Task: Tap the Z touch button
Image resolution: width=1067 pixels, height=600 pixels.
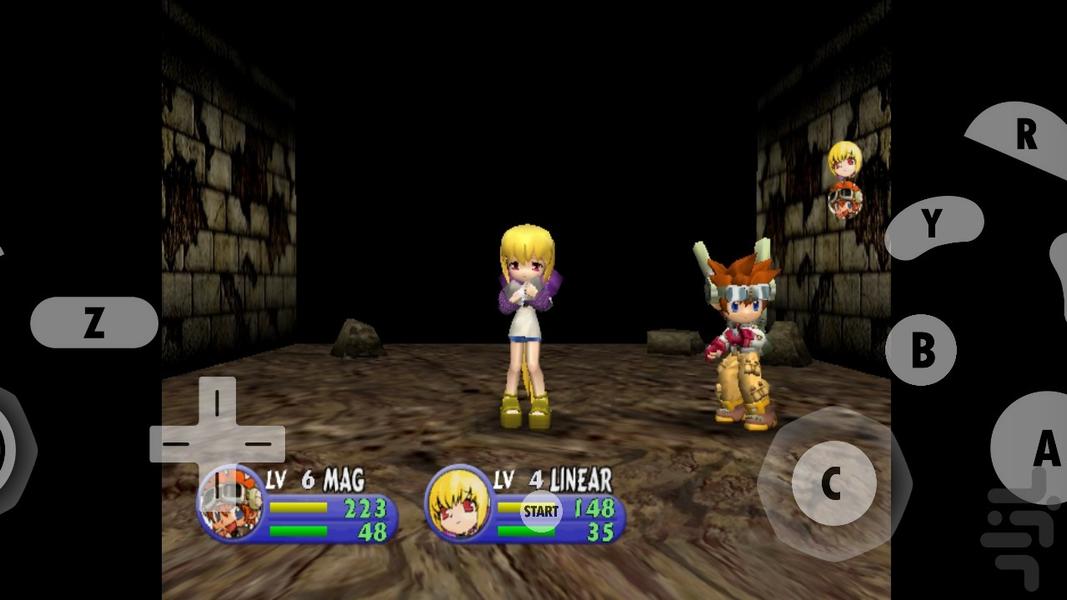Action: [94, 323]
